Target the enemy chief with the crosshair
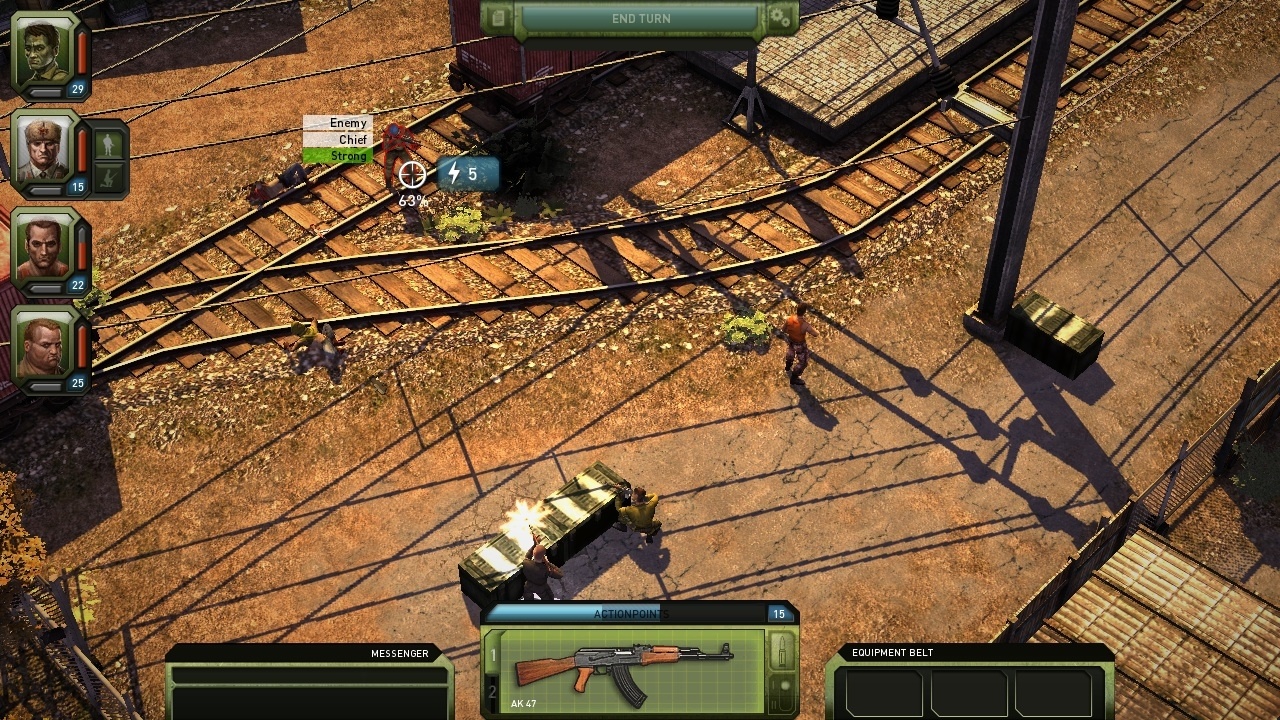1280x720 pixels. (x=411, y=175)
